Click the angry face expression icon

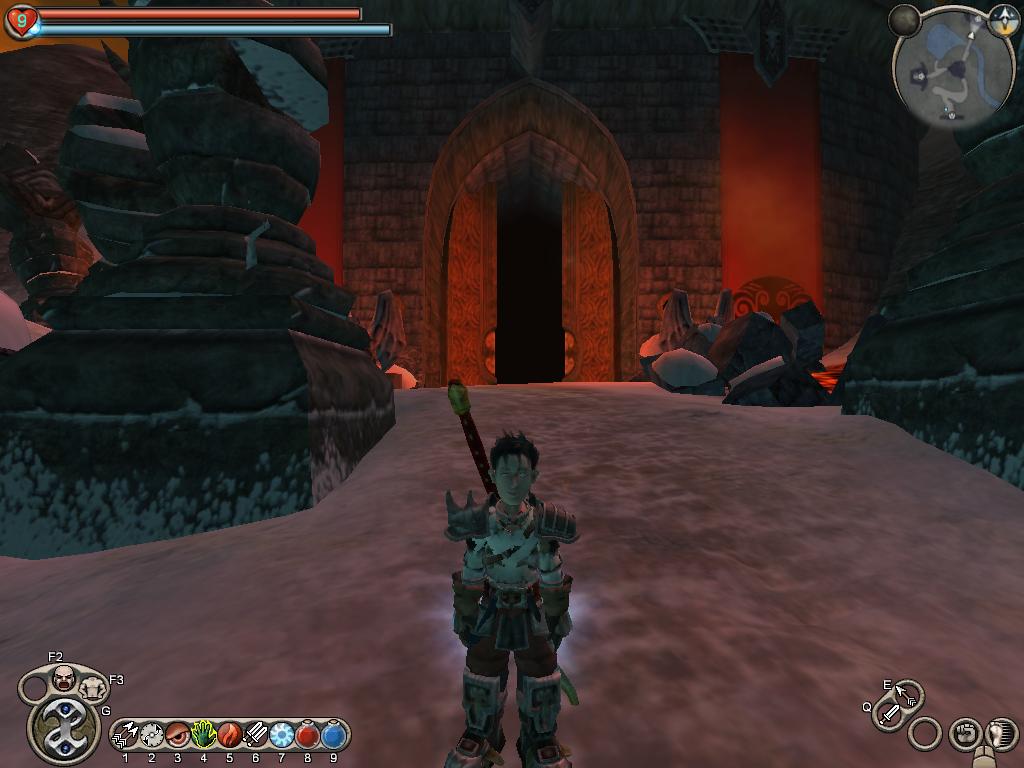tap(64, 679)
